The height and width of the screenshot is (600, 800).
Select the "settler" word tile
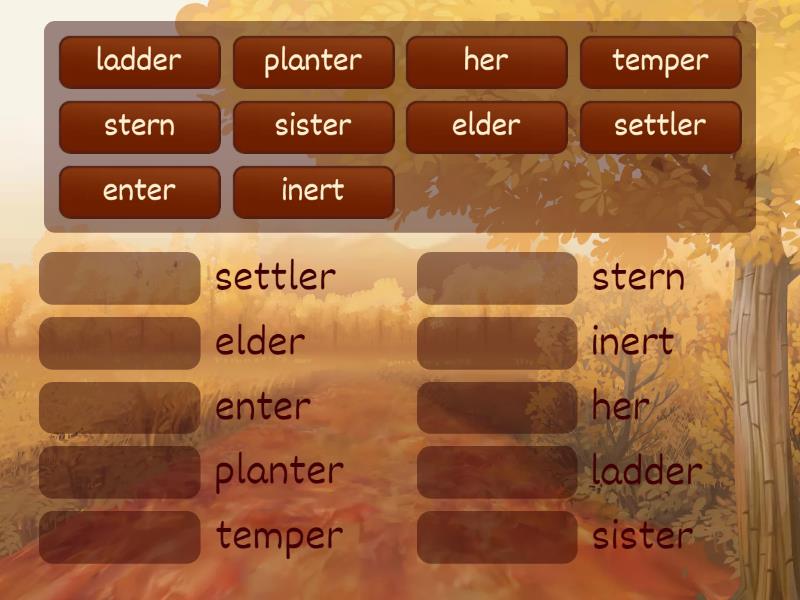point(660,127)
